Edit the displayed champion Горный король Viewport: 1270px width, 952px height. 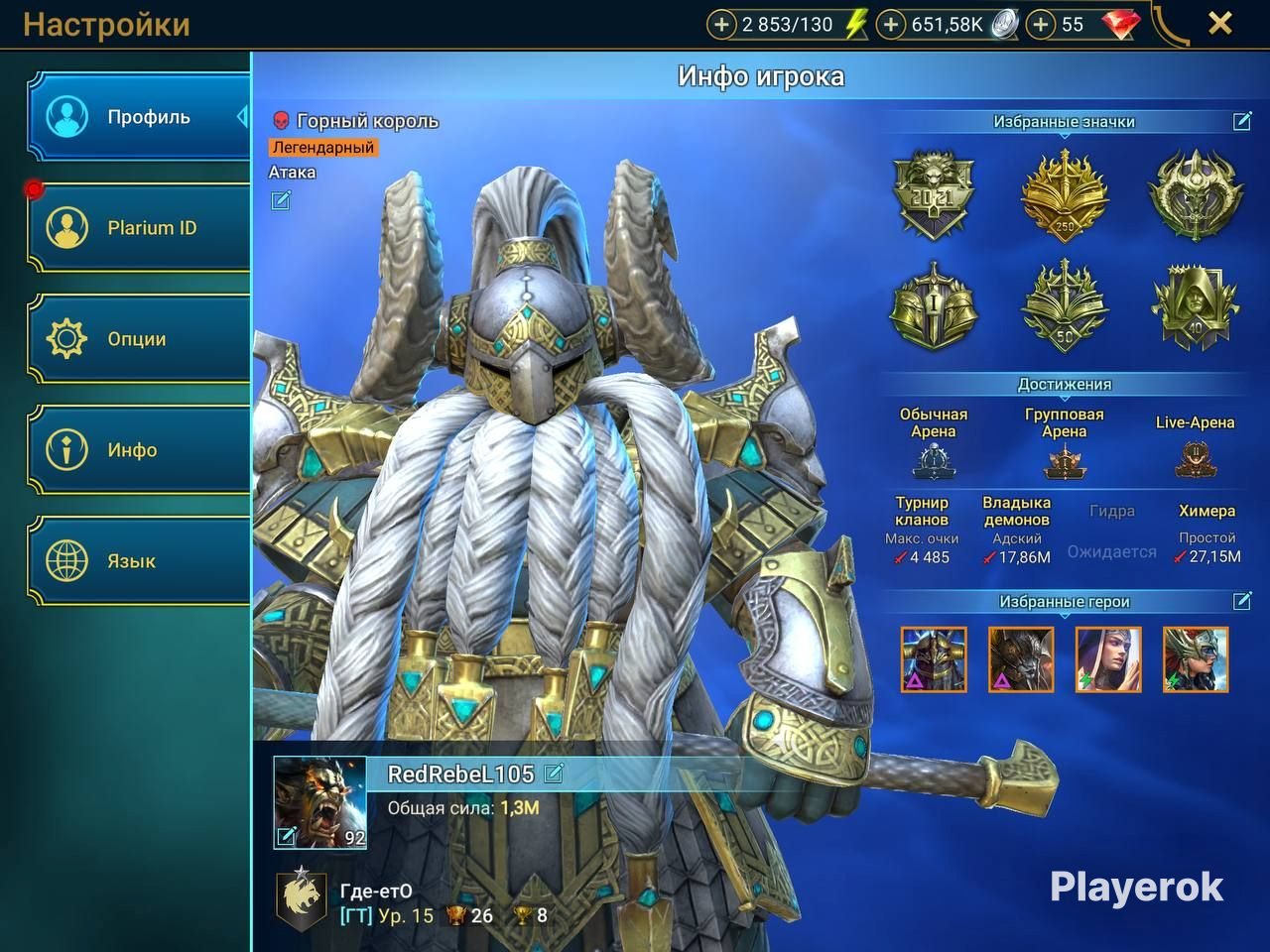tap(281, 201)
